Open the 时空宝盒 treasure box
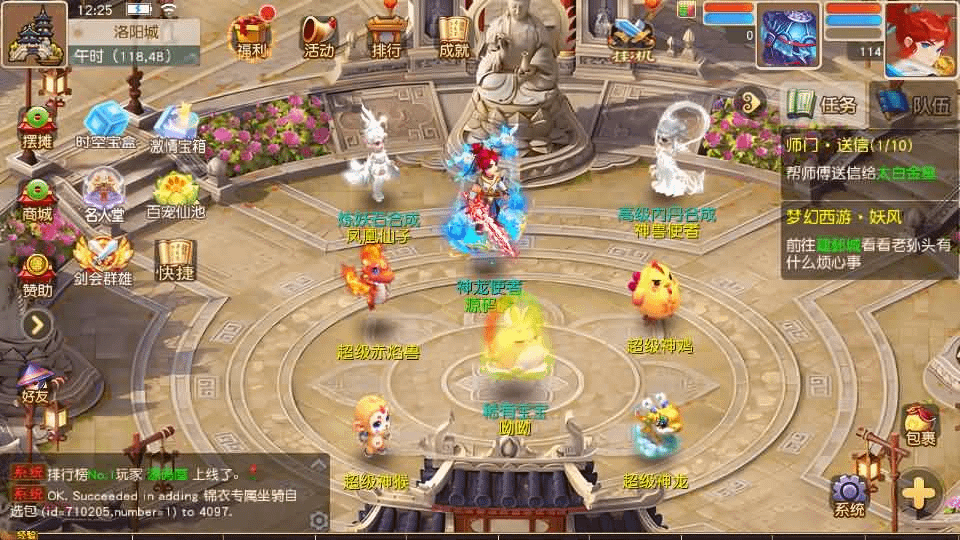The image size is (960, 540). pyautogui.click(x=105, y=125)
